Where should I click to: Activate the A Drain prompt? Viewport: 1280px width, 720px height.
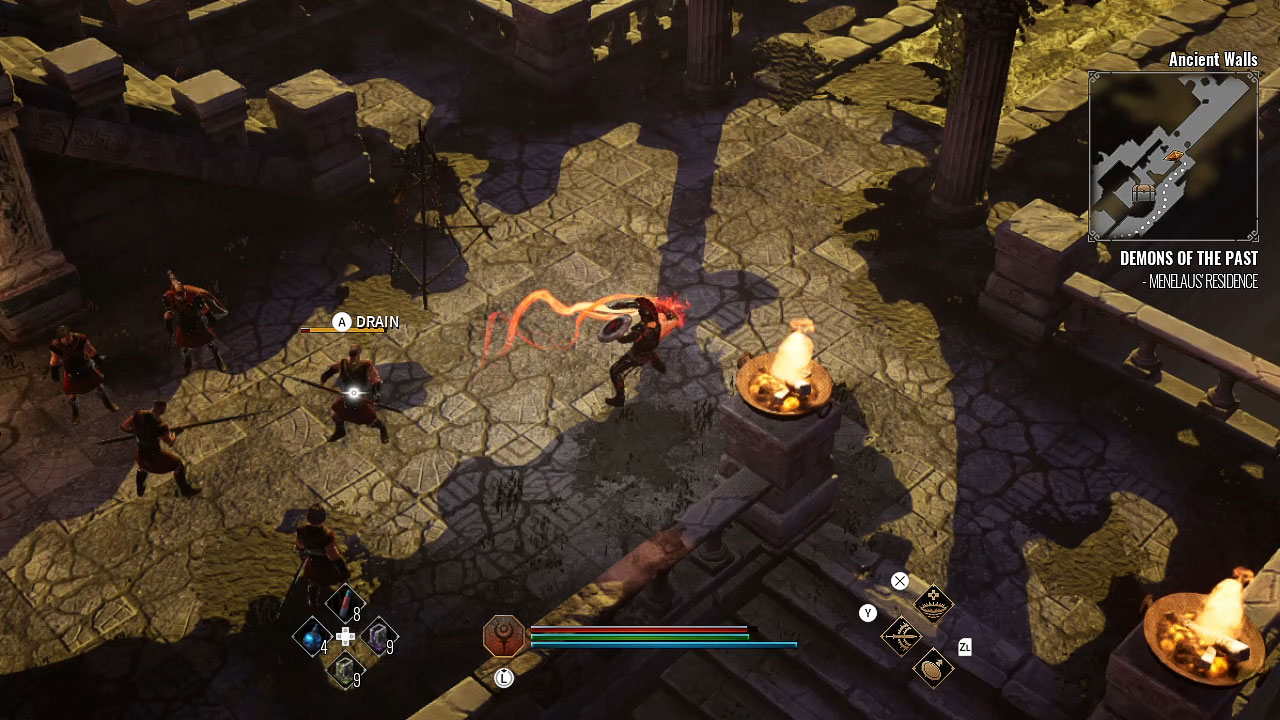coord(343,322)
